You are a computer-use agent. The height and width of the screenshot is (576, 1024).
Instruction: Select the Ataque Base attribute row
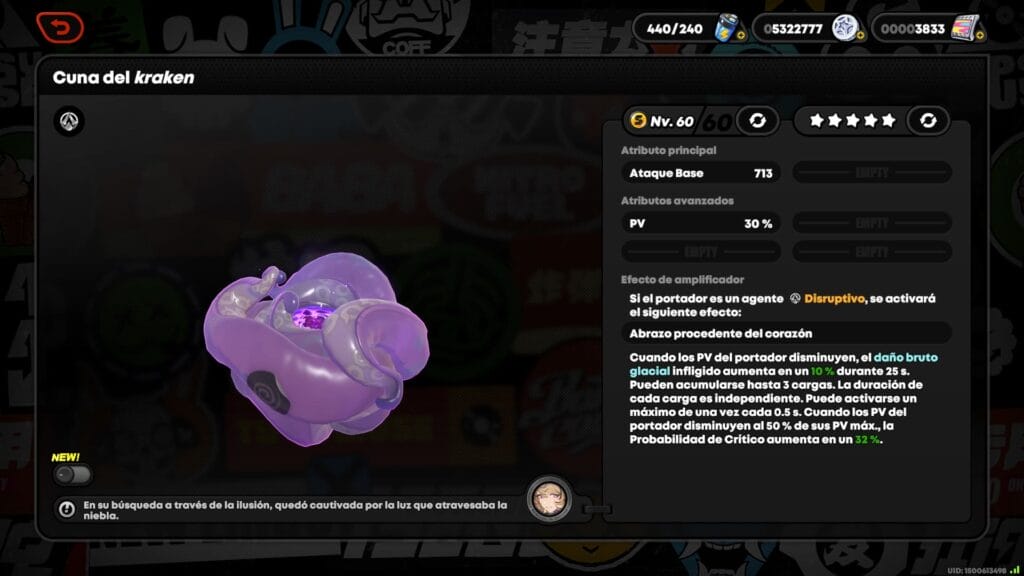pyautogui.click(x=701, y=173)
